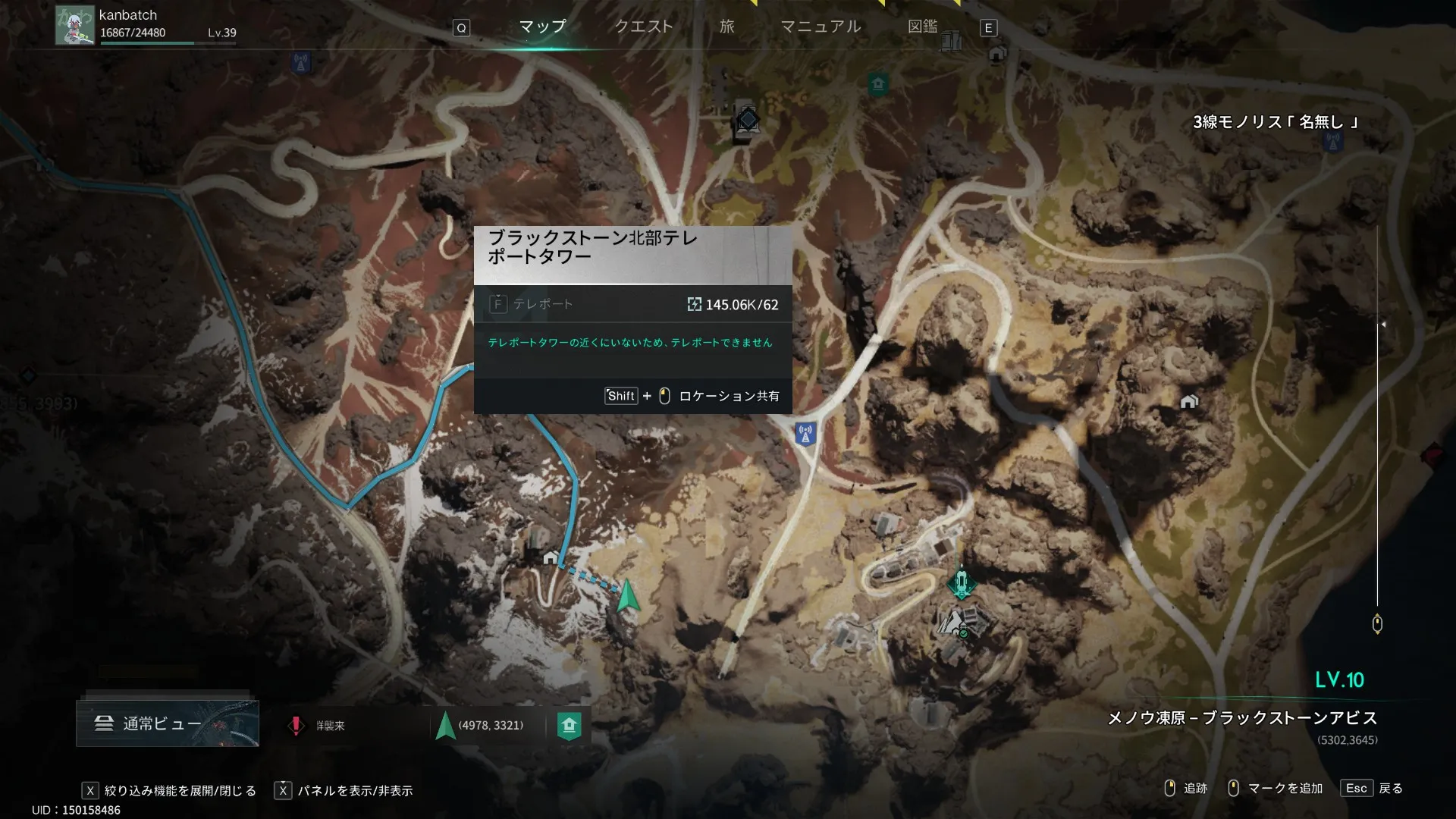The height and width of the screenshot is (819, 1456).
Task: Show the 図鑑 tab
Action: (x=922, y=27)
